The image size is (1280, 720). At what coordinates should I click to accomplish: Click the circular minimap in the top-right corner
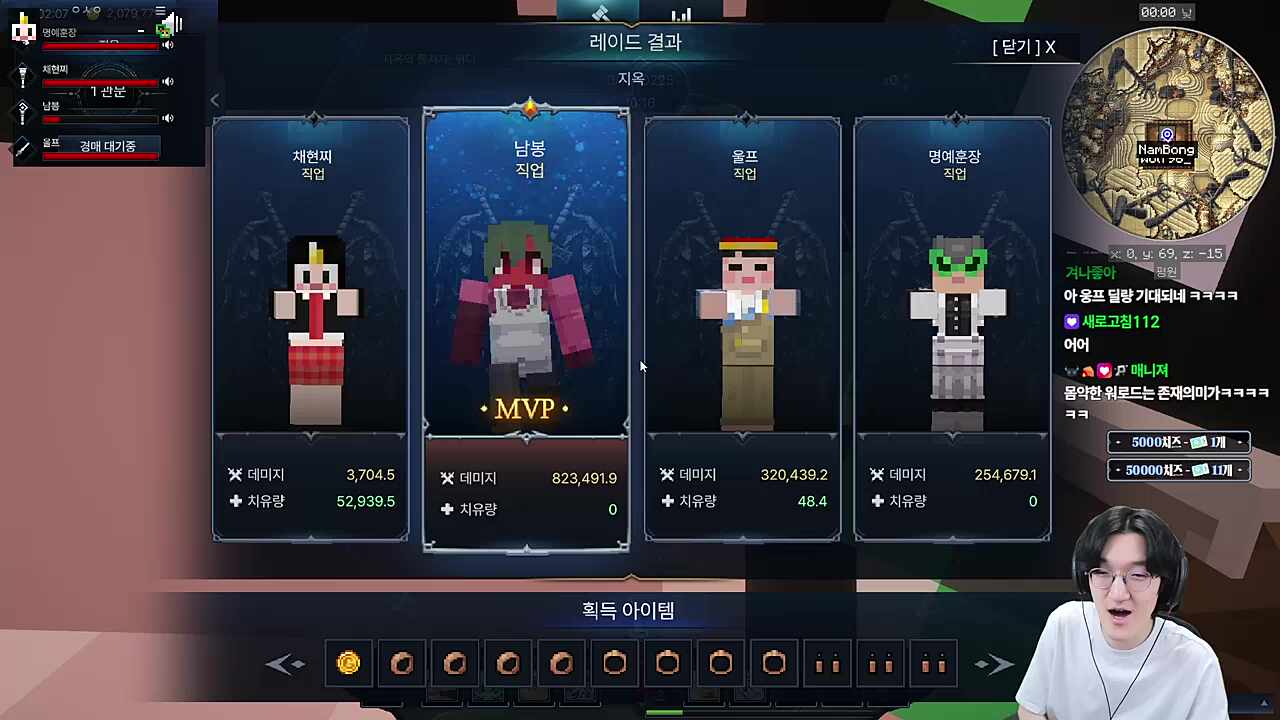click(1167, 135)
